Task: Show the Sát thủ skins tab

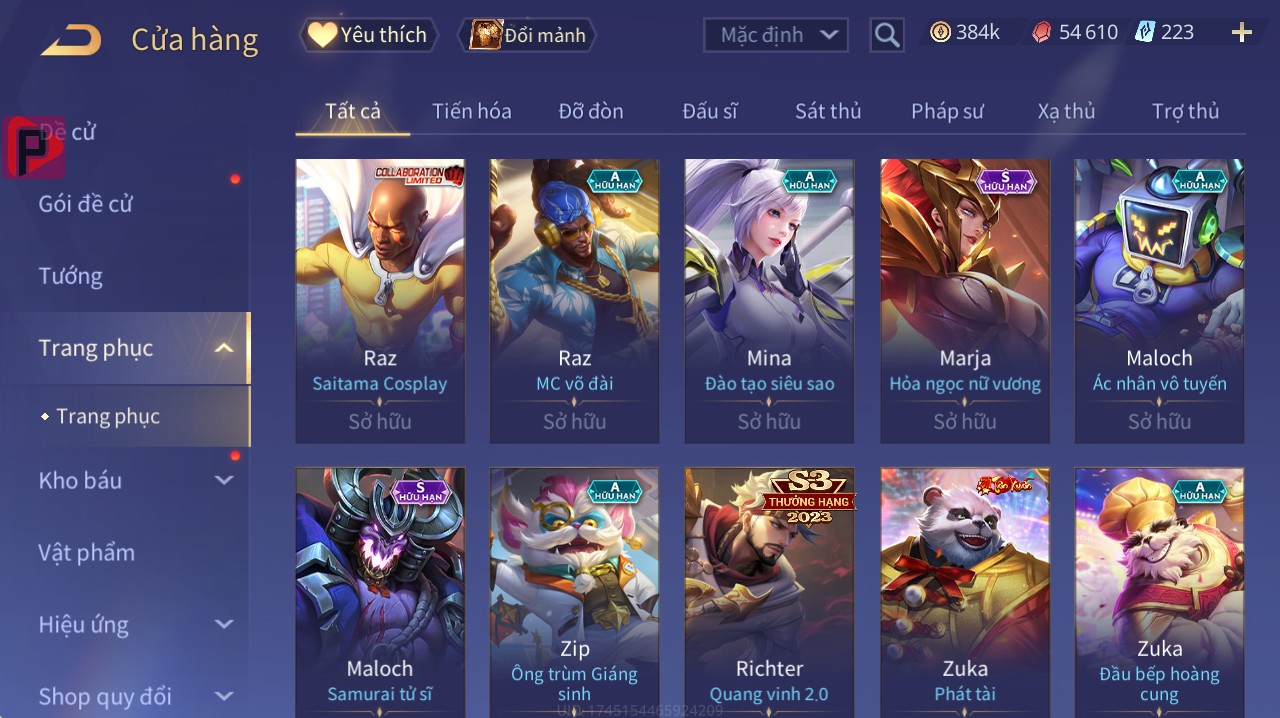Action: point(828,111)
